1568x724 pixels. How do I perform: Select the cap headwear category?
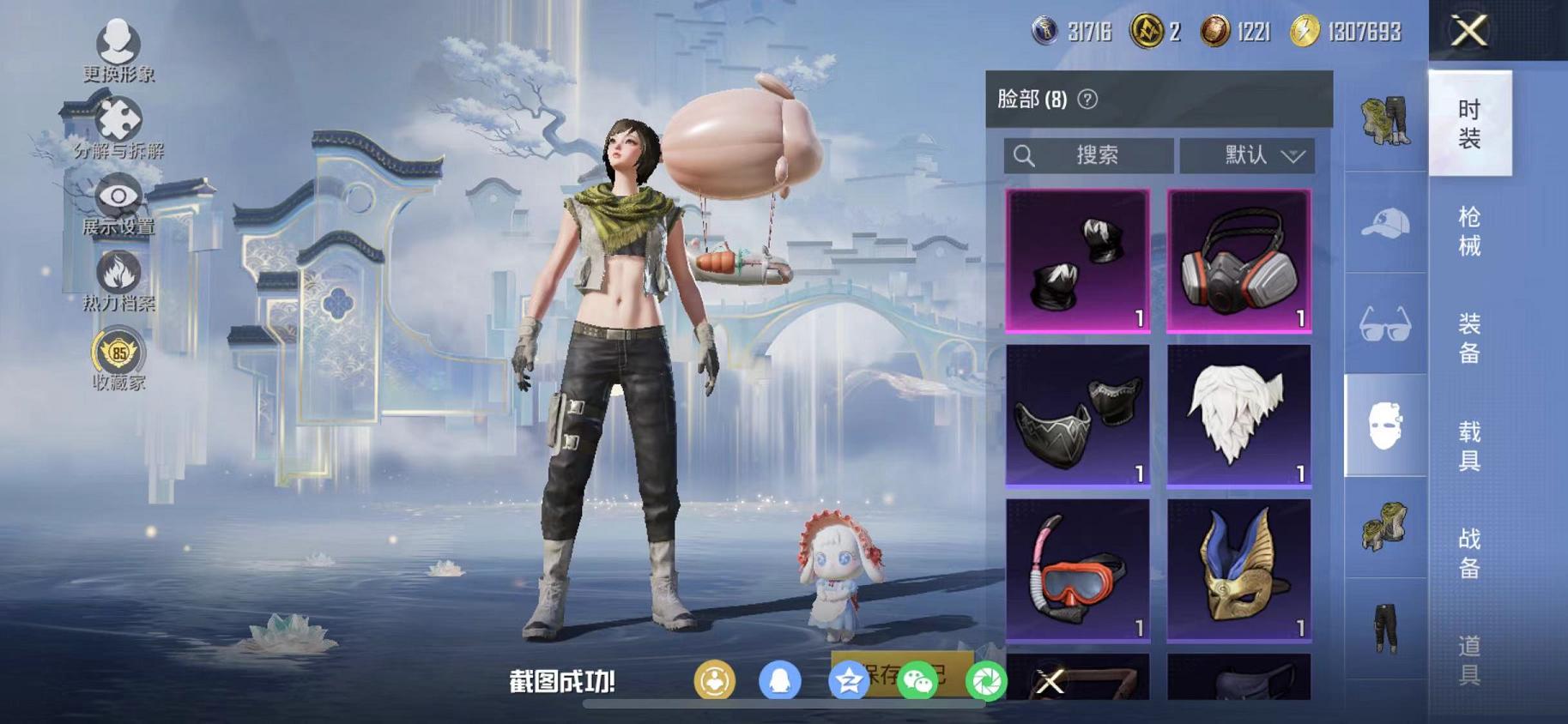pyautogui.click(x=1385, y=223)
